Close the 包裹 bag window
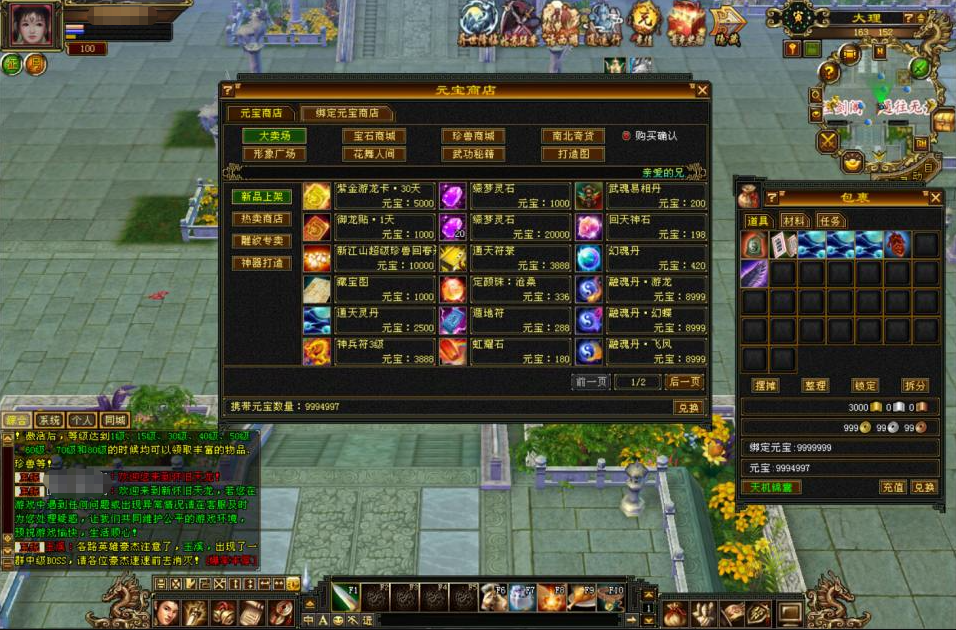The width and height of the screenshot is (956, 630). pos(935,198)
